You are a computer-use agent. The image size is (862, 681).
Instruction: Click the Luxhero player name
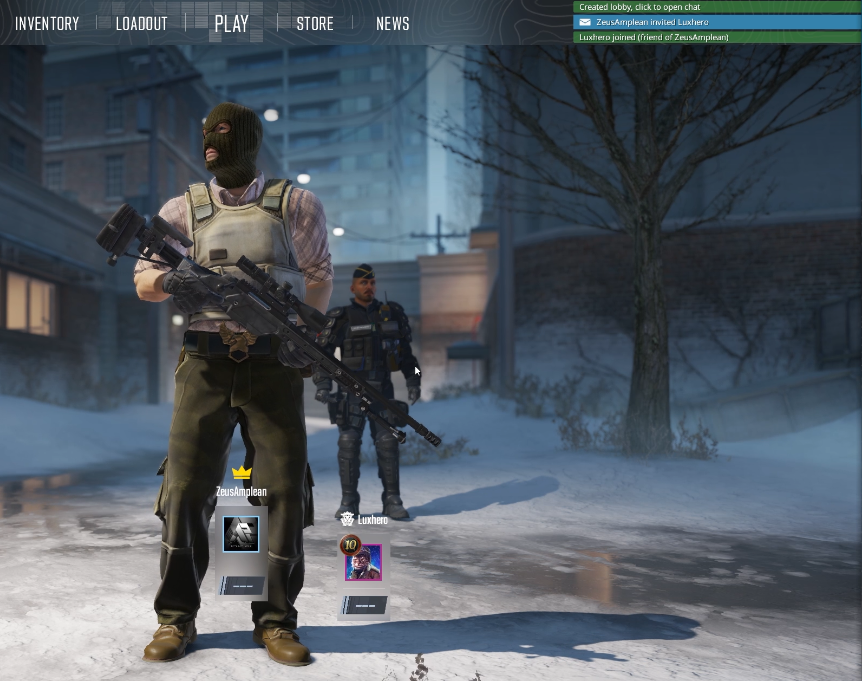pos(372,520)
